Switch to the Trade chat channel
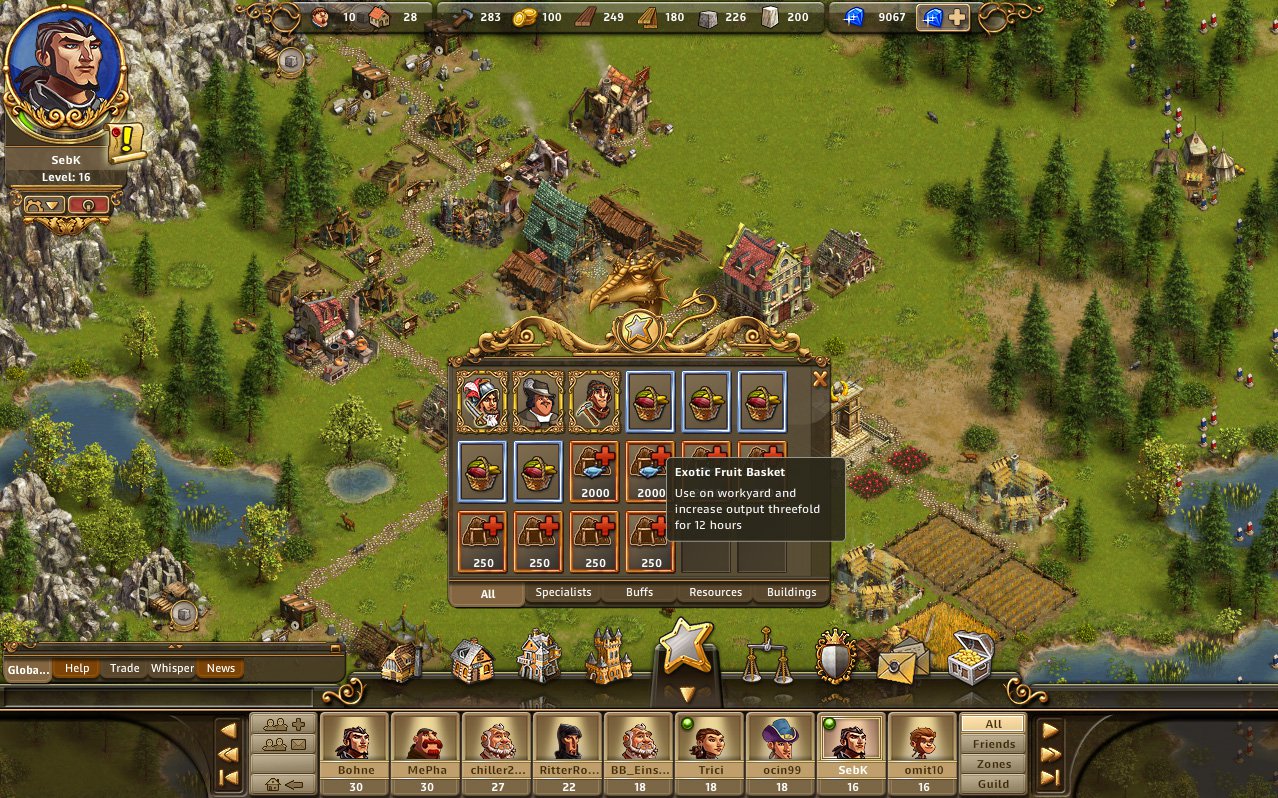 pos(125,668)
